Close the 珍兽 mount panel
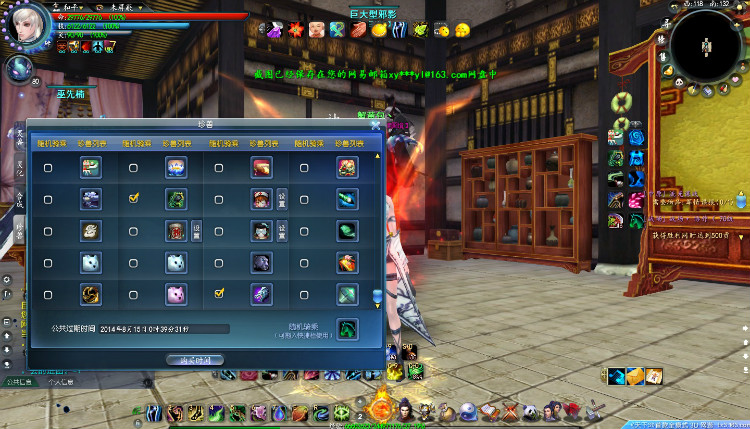This screenshot has height=429, width=750. [376, 125]
